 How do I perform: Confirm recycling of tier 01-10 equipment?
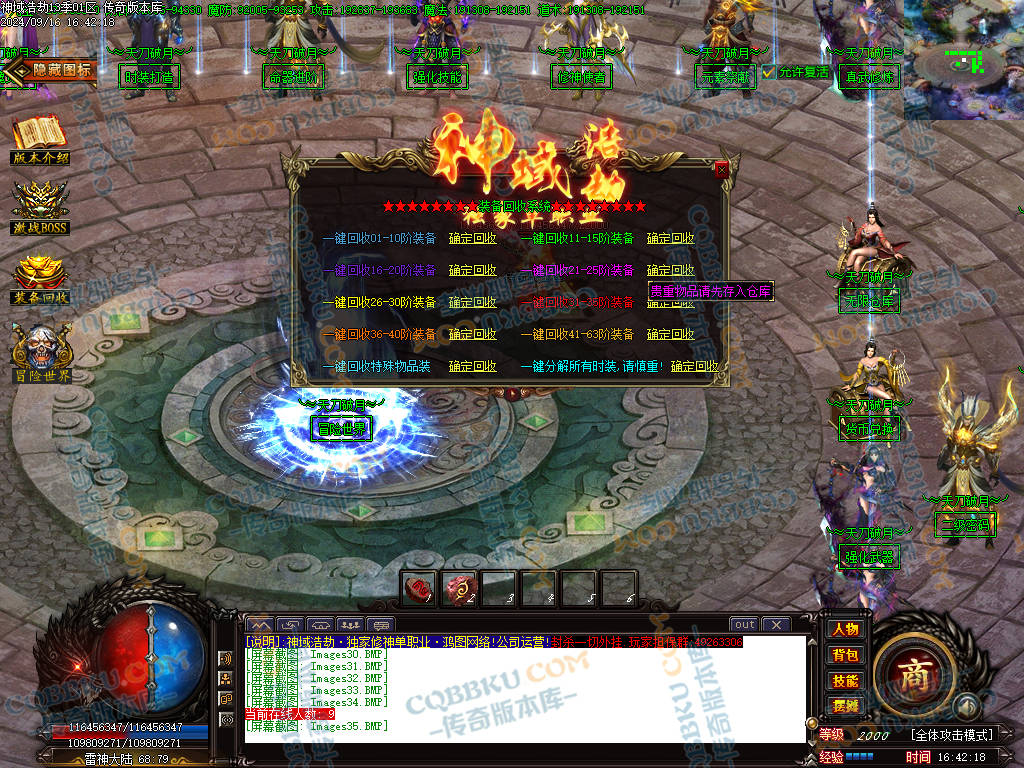[472, 239]
